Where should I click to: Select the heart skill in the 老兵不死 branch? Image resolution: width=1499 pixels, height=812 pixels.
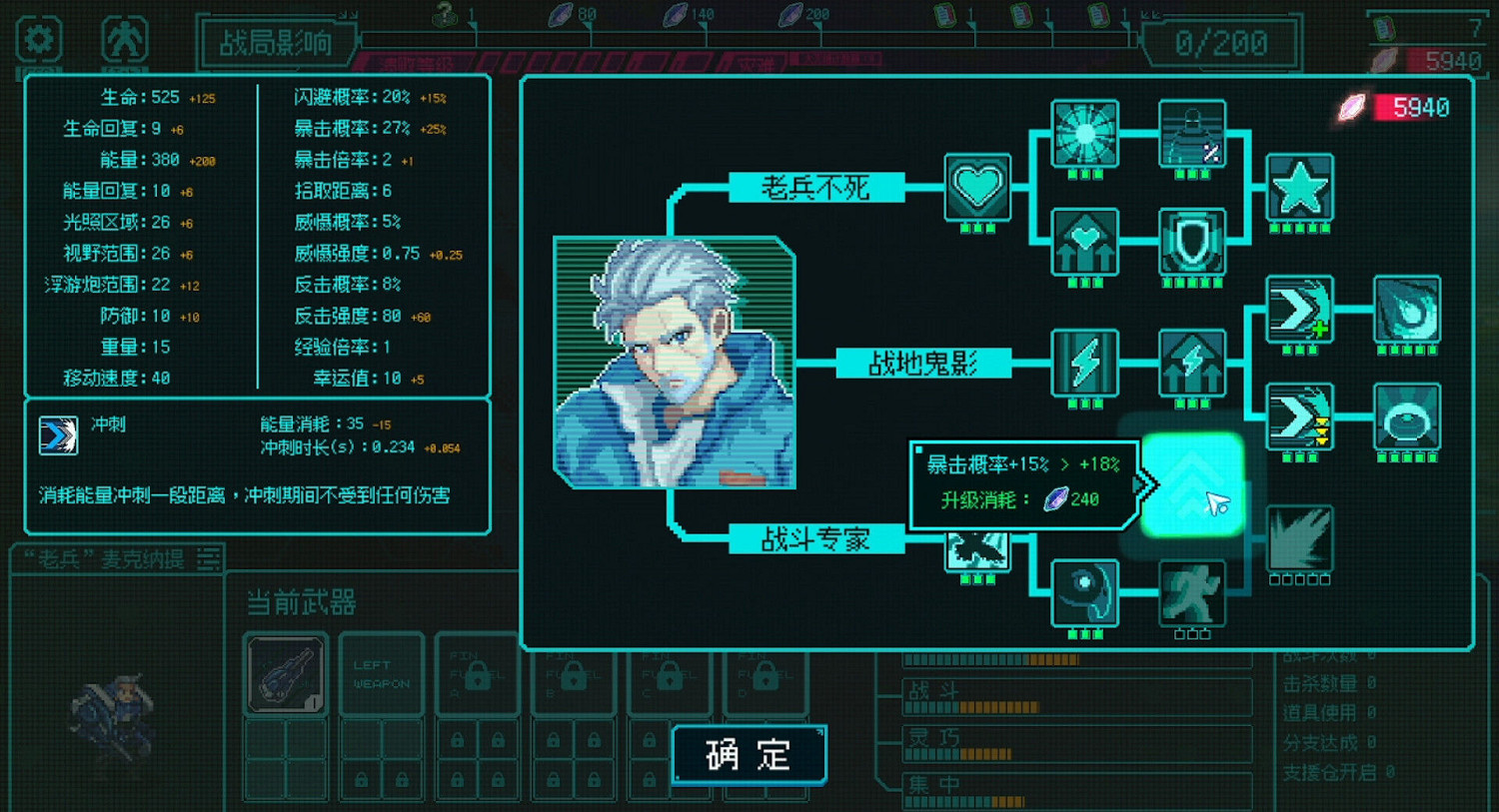tap(977, 188)
